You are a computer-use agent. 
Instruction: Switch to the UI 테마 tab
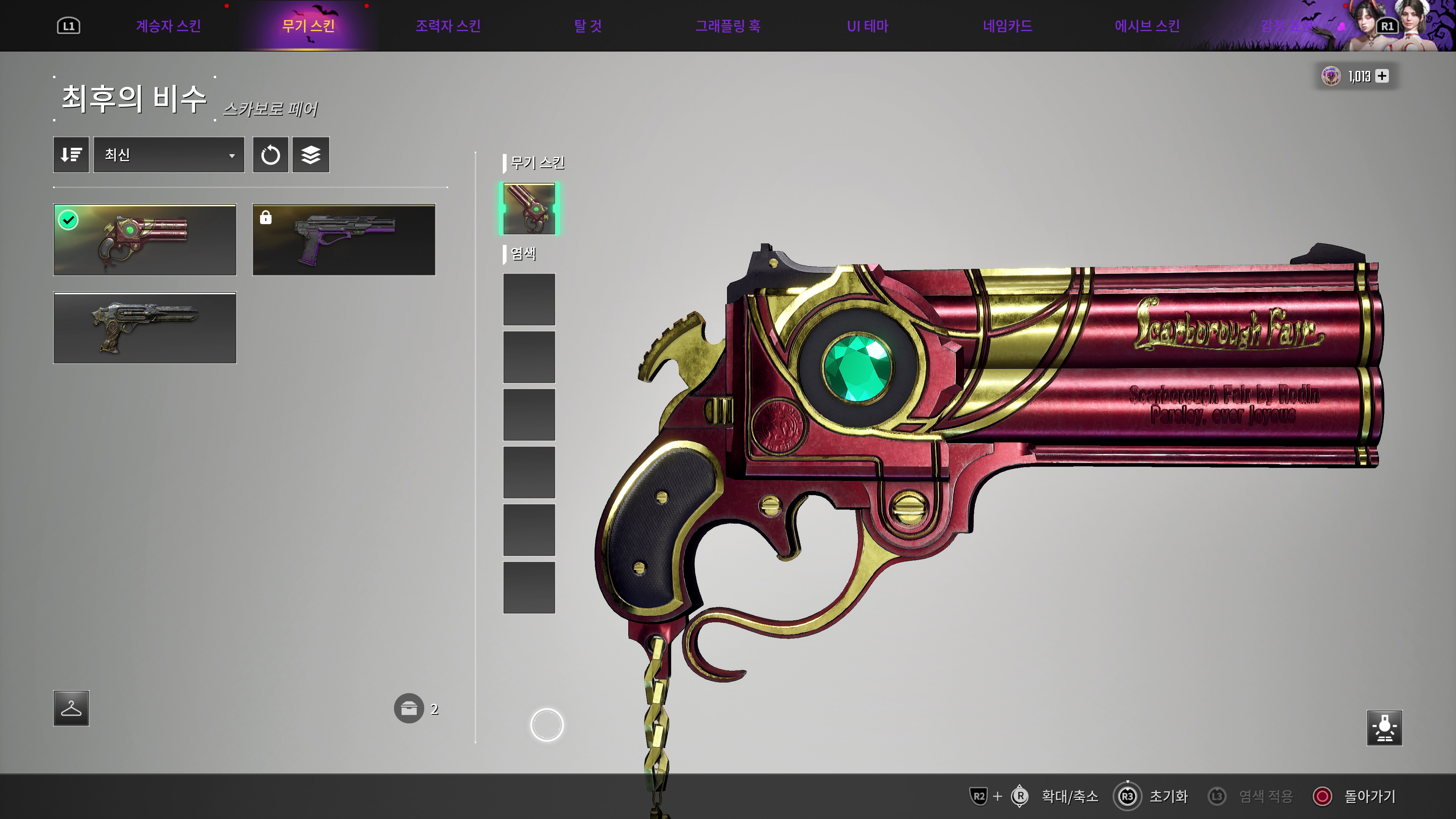tap(868, 26)
